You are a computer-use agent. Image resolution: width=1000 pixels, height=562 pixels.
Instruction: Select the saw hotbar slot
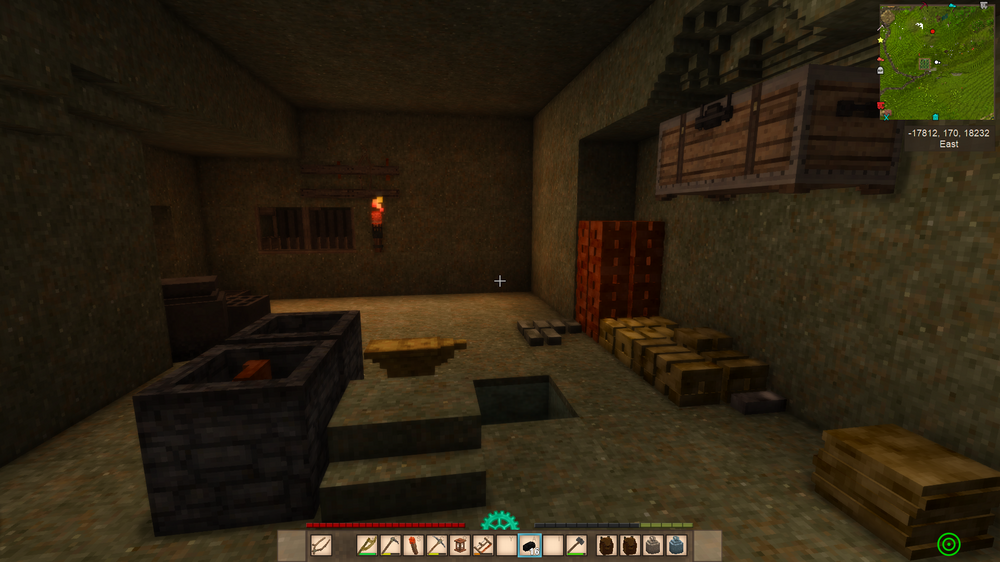(x=483, y=546)
